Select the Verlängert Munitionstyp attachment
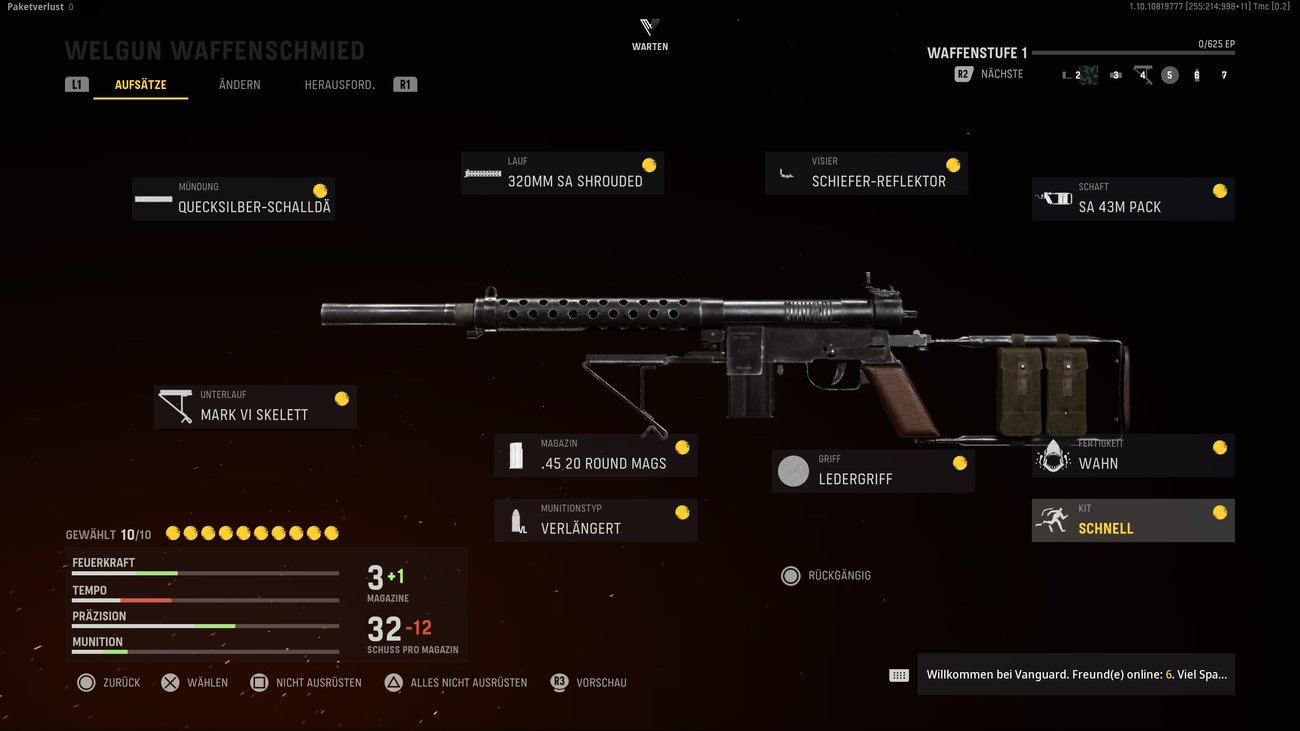 tap(595, 520)
